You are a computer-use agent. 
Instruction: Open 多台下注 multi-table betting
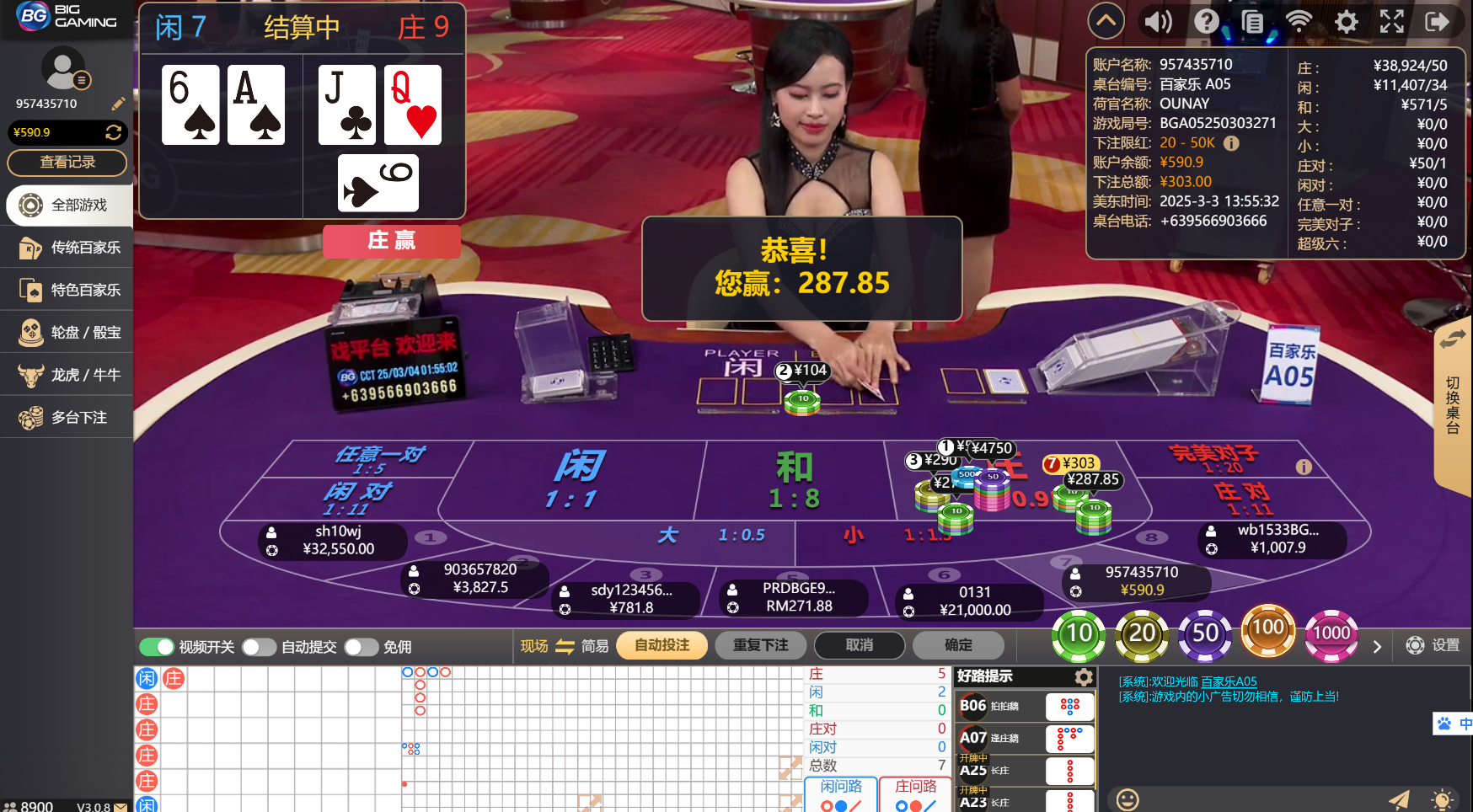point(66,417)
